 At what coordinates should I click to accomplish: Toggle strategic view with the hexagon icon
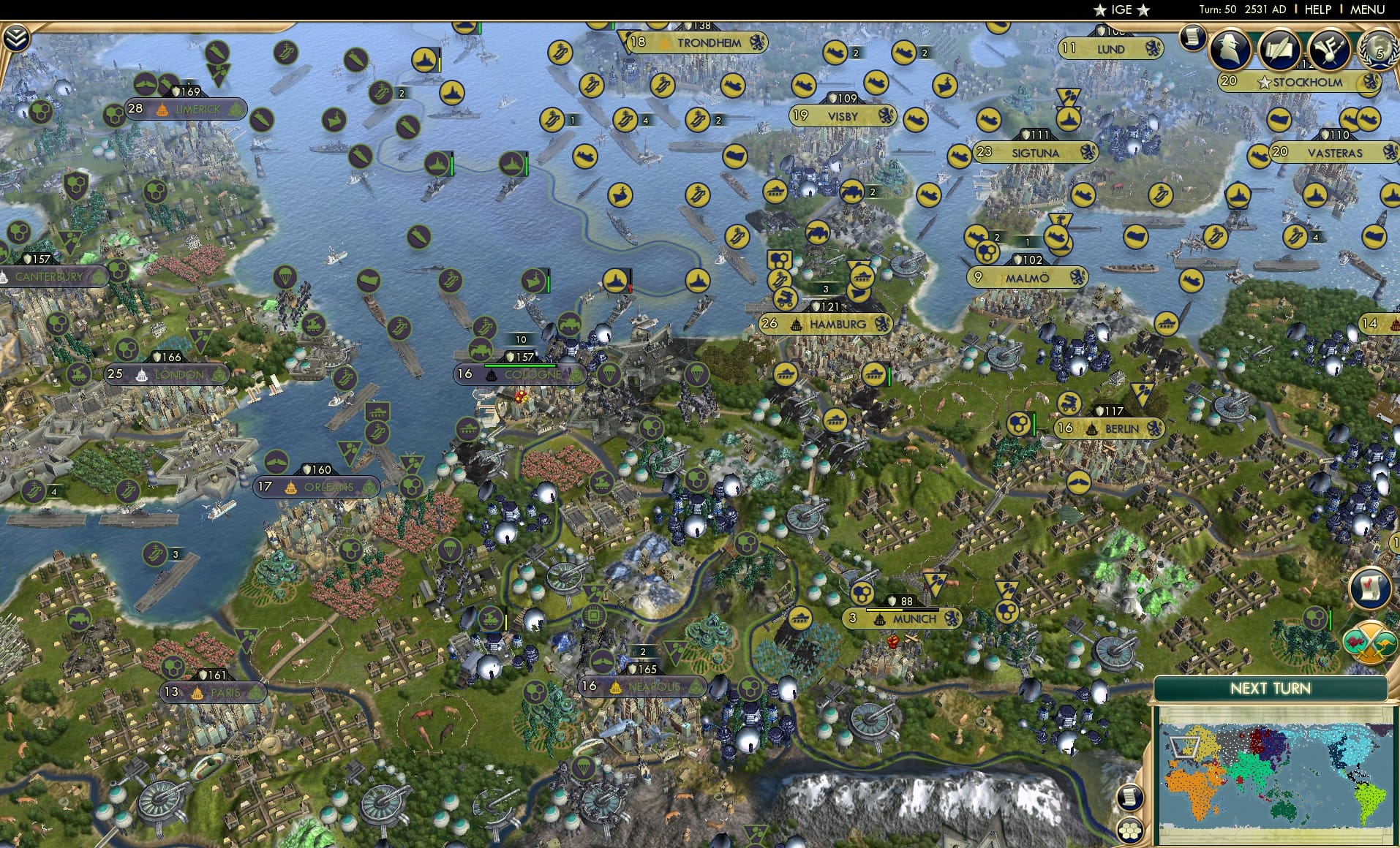(1130, 829)
